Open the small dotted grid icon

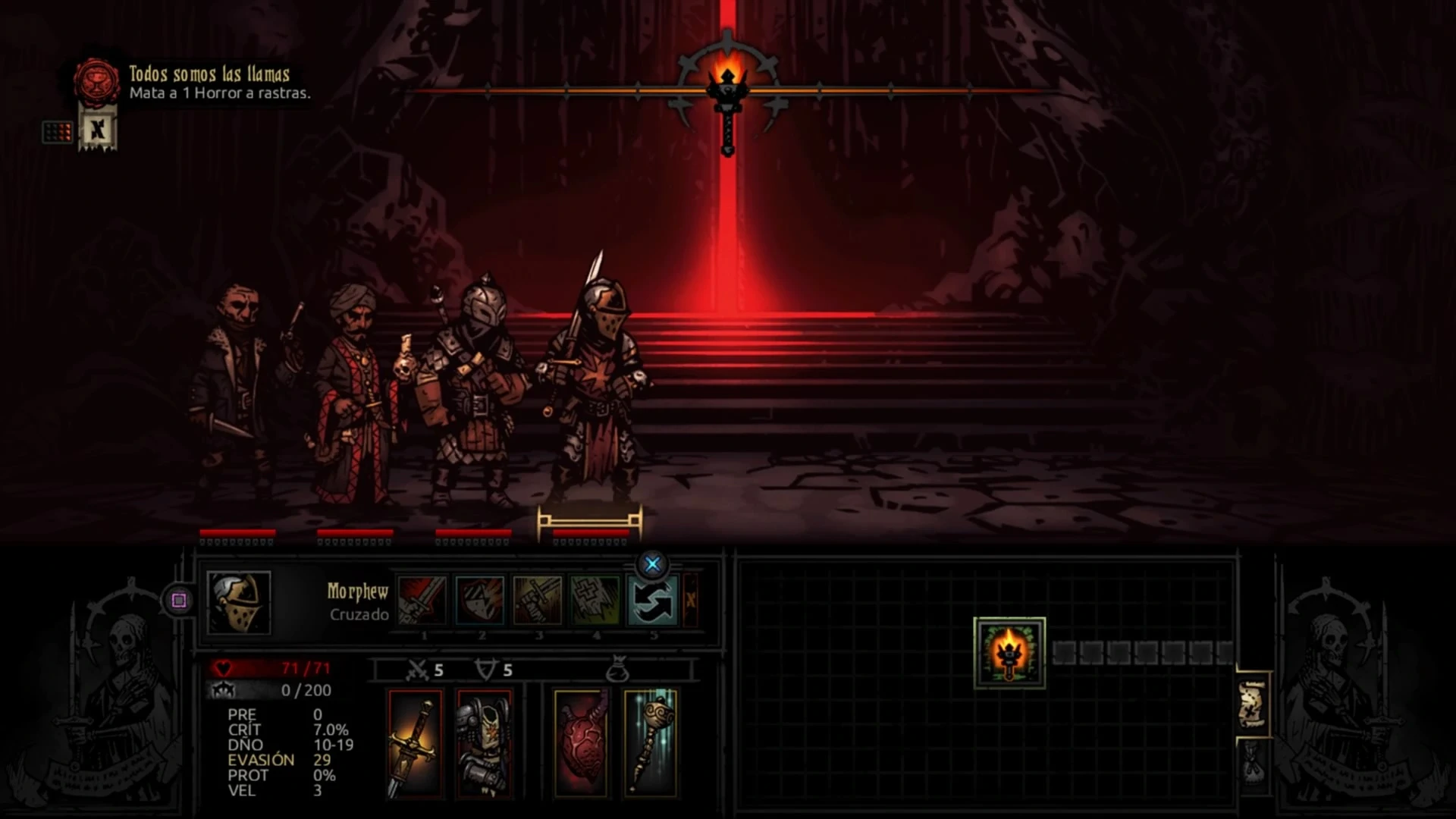(58, 133)
